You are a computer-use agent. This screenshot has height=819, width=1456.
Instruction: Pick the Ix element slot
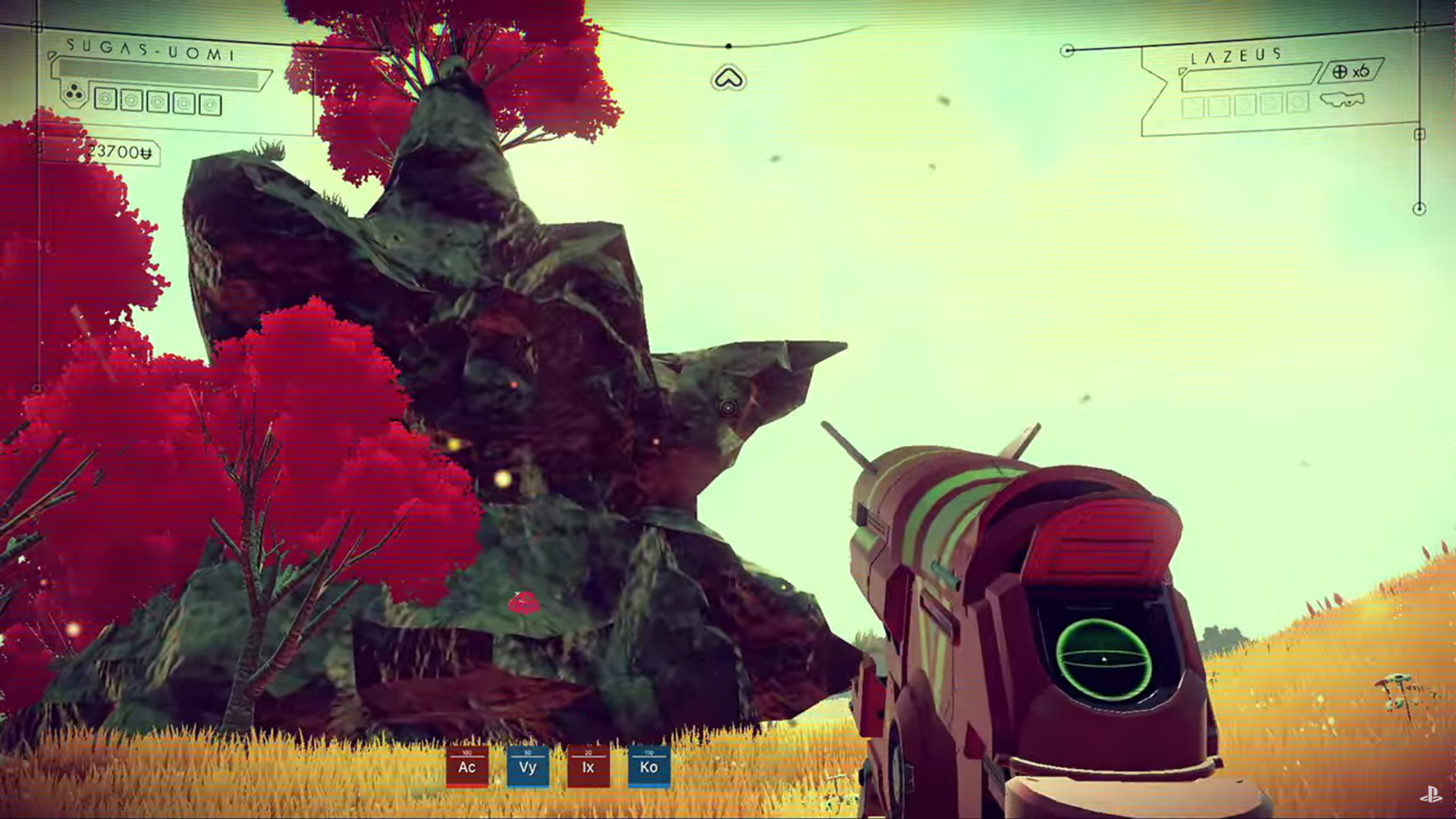tap(588, 766)
